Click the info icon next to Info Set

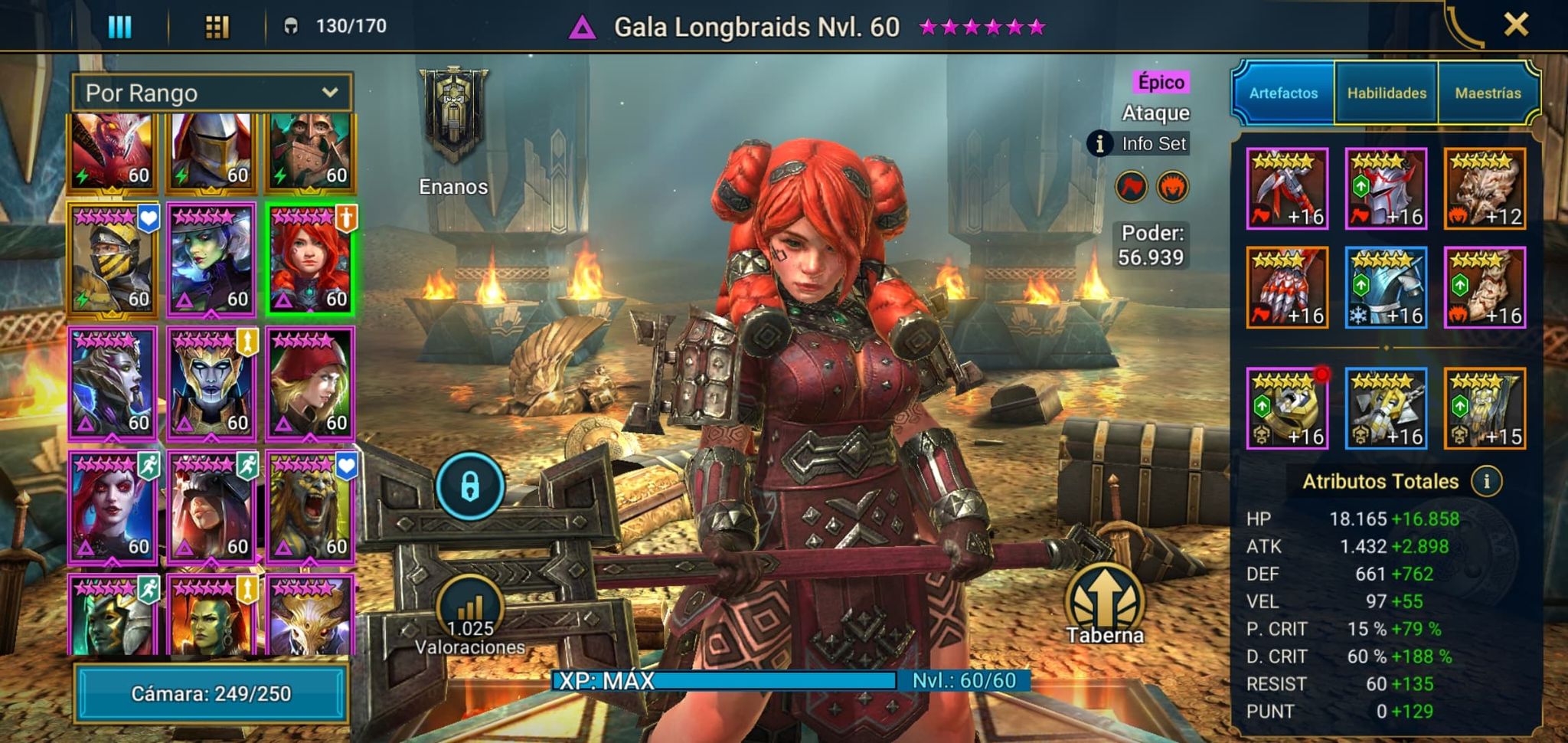(1100, 144)
